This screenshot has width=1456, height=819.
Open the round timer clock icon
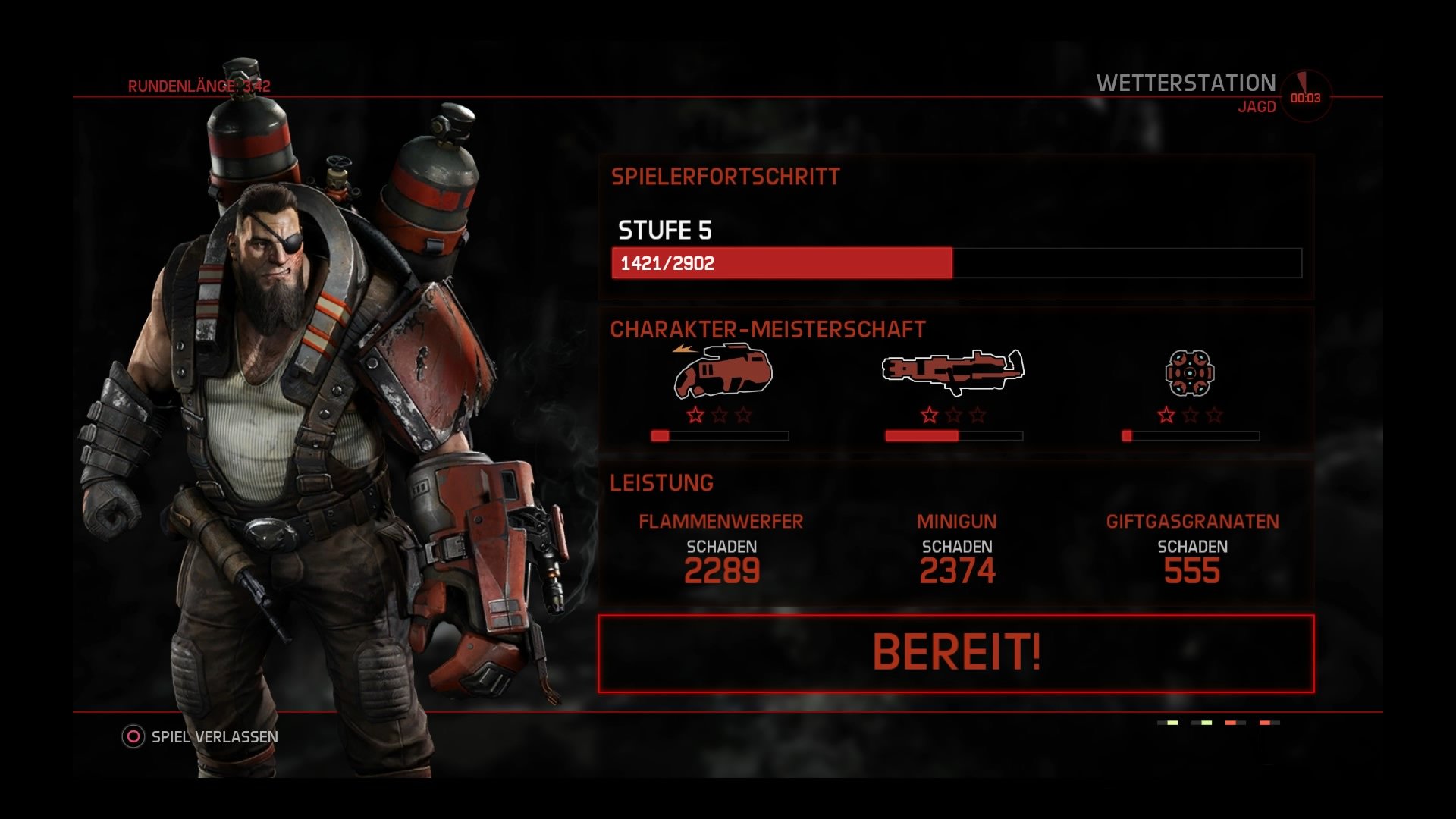click(x=1306, y=90)
